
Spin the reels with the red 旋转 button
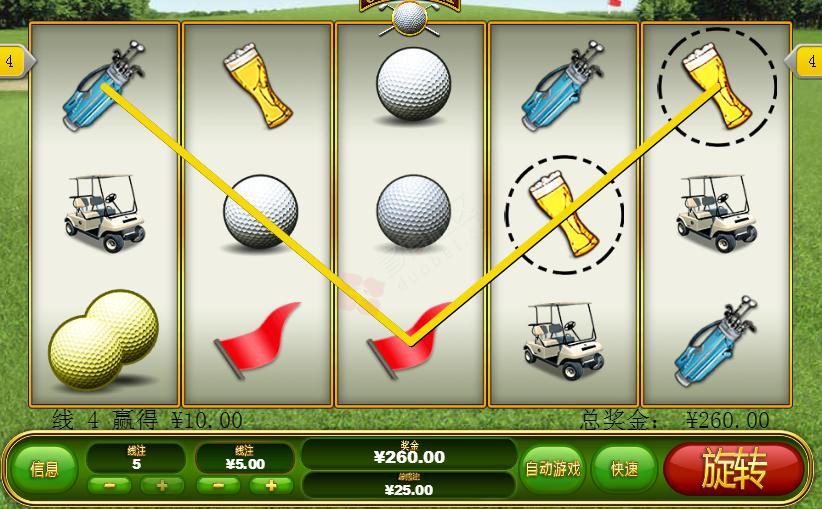(x=733, y=468)
